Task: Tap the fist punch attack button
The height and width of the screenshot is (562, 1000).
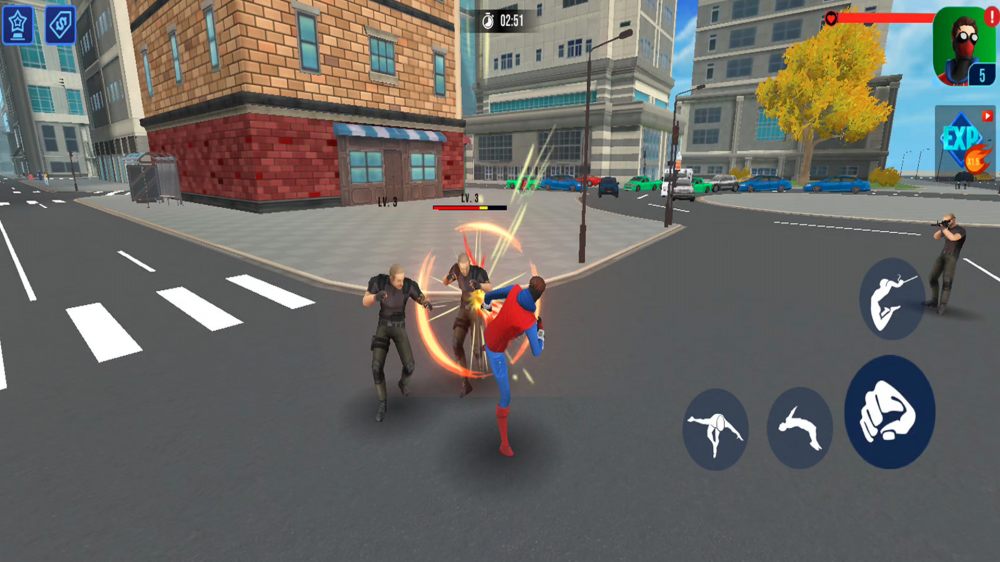Action: click(x=889, y=411)
